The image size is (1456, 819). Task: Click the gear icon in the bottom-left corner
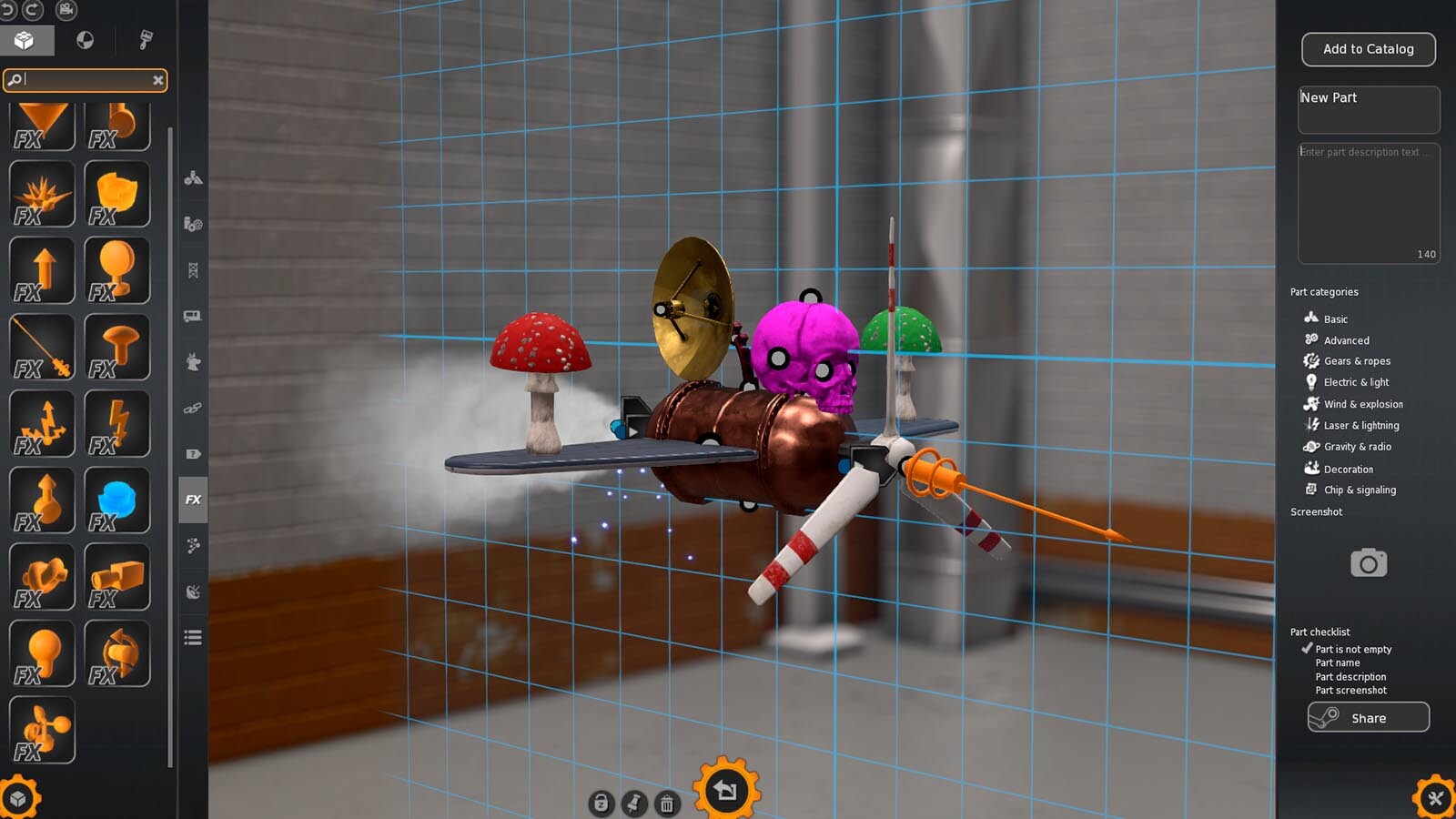20,797
